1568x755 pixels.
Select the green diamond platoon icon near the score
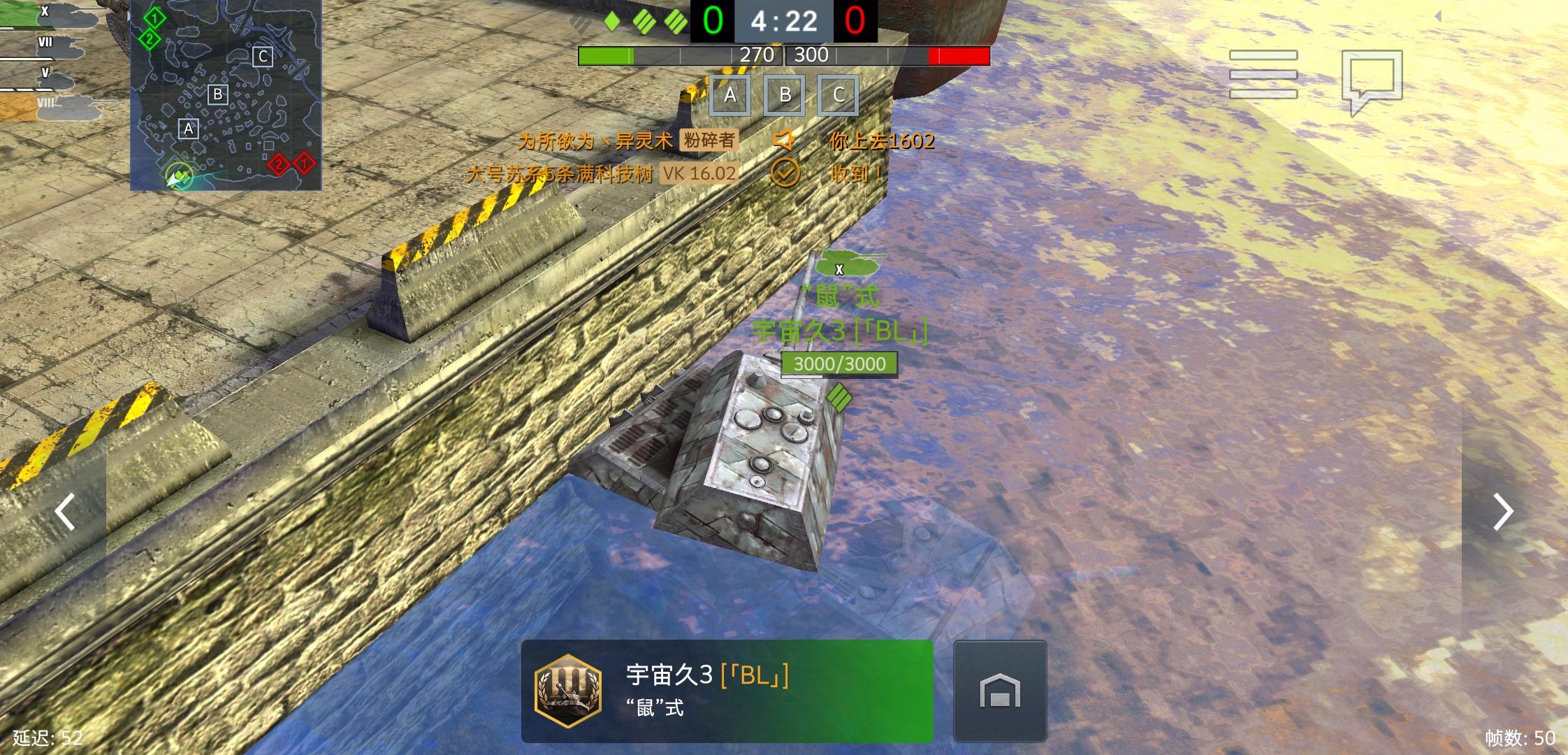[x=611, y=21]
